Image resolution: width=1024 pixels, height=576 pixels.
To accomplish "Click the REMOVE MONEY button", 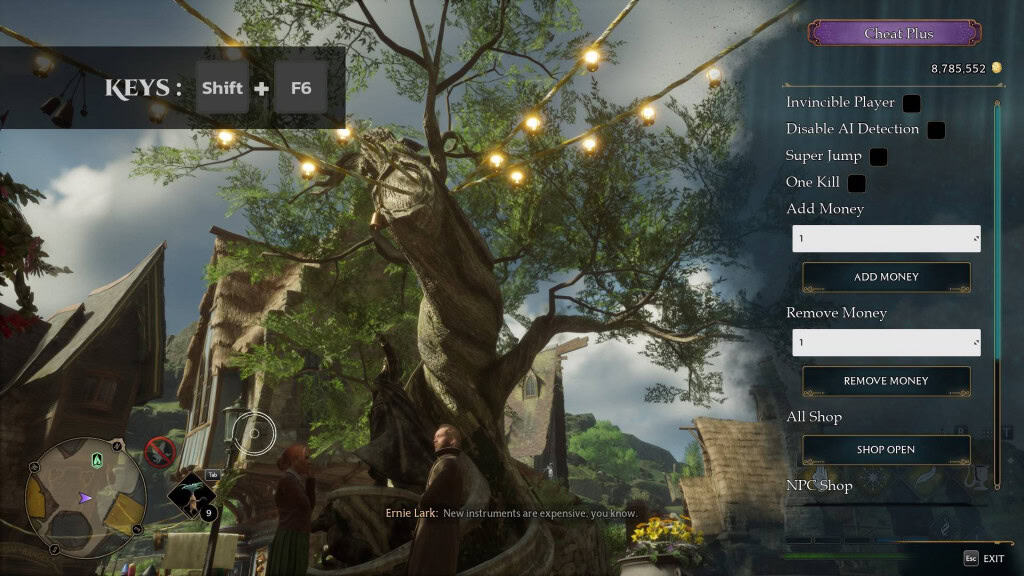I will click(x=886, y=381).
